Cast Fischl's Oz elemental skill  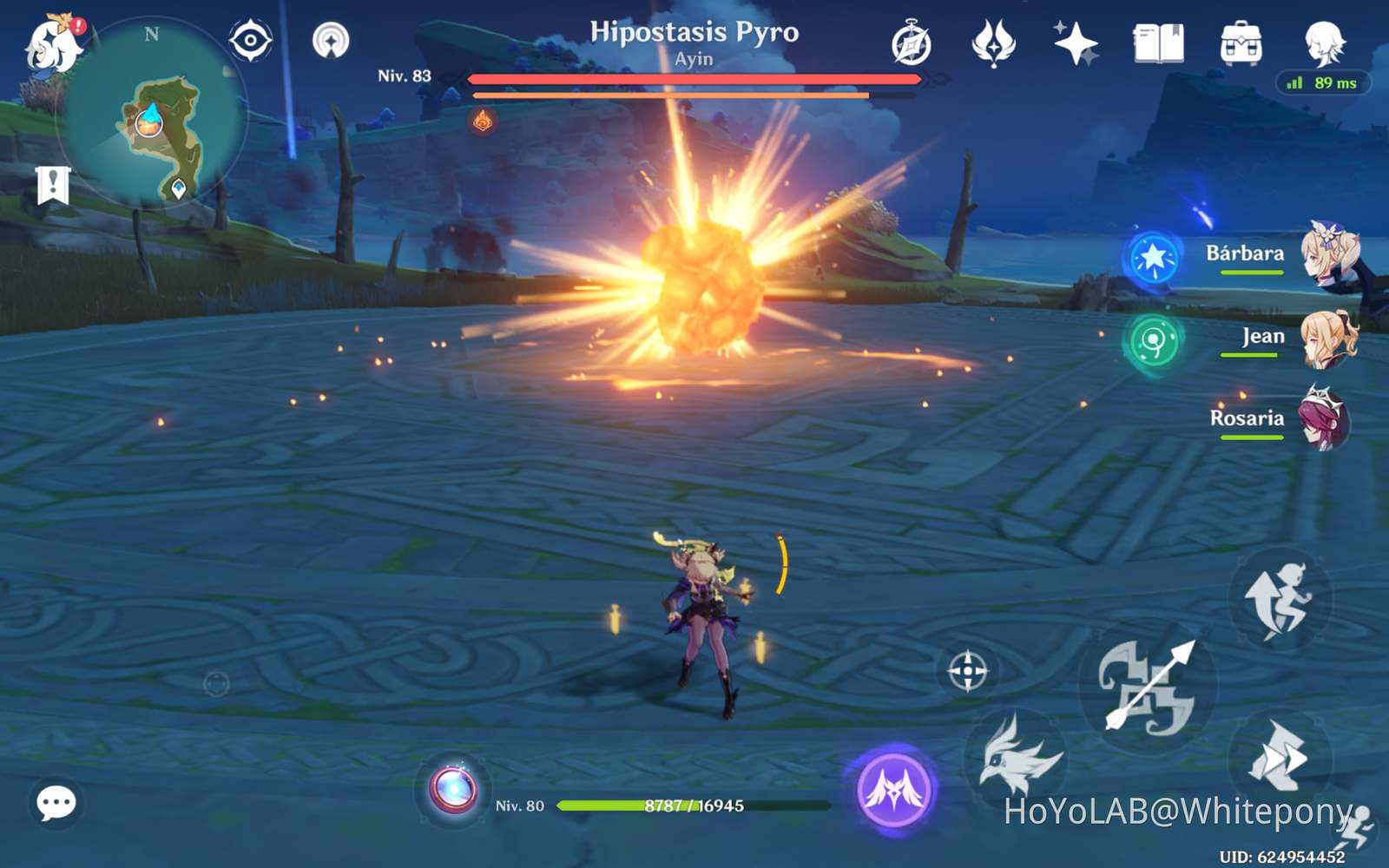pyautogui.click(x=1017, y=753)
